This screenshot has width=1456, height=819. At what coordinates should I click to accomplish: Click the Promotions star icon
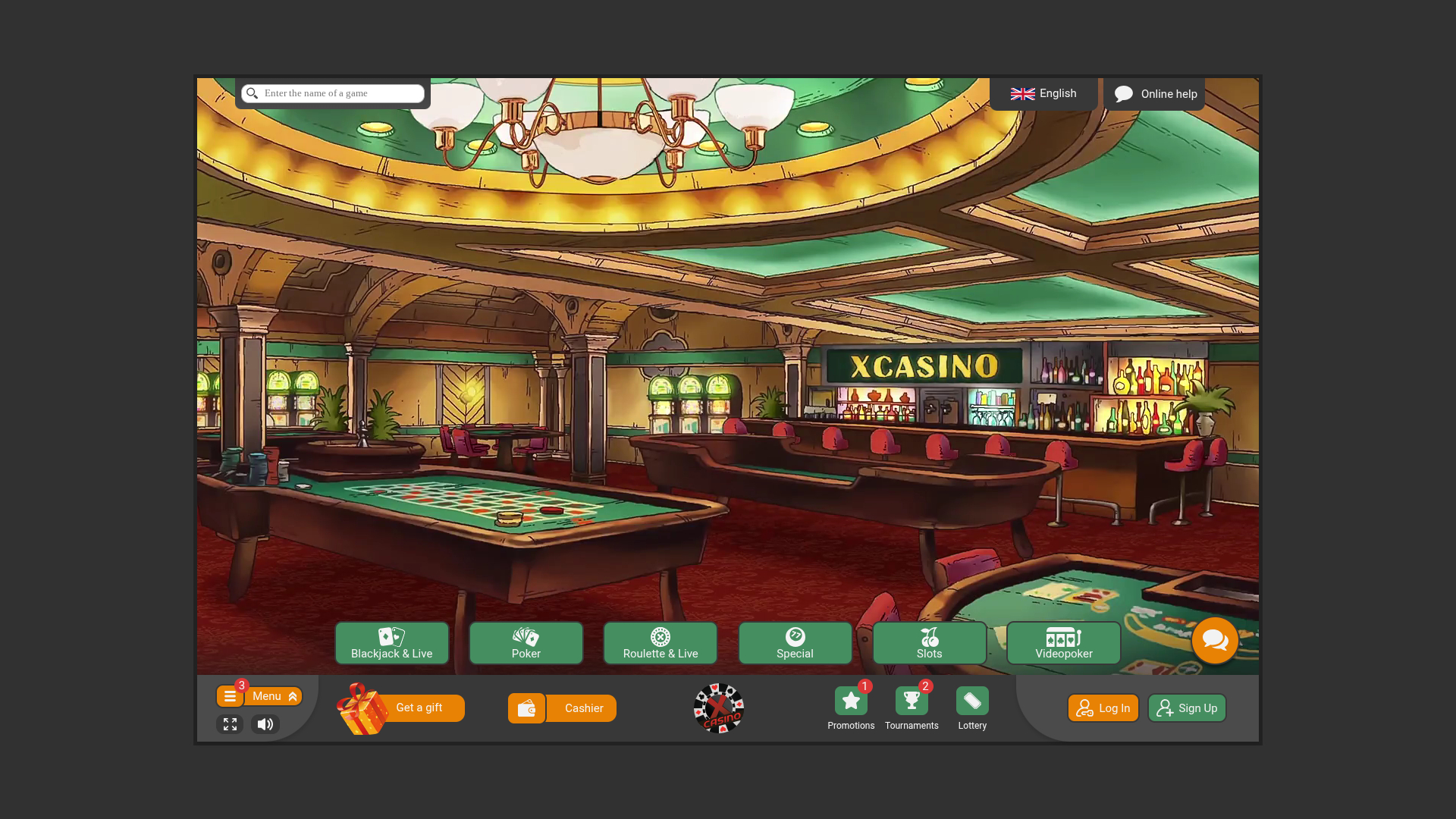[x=850, y=701]
